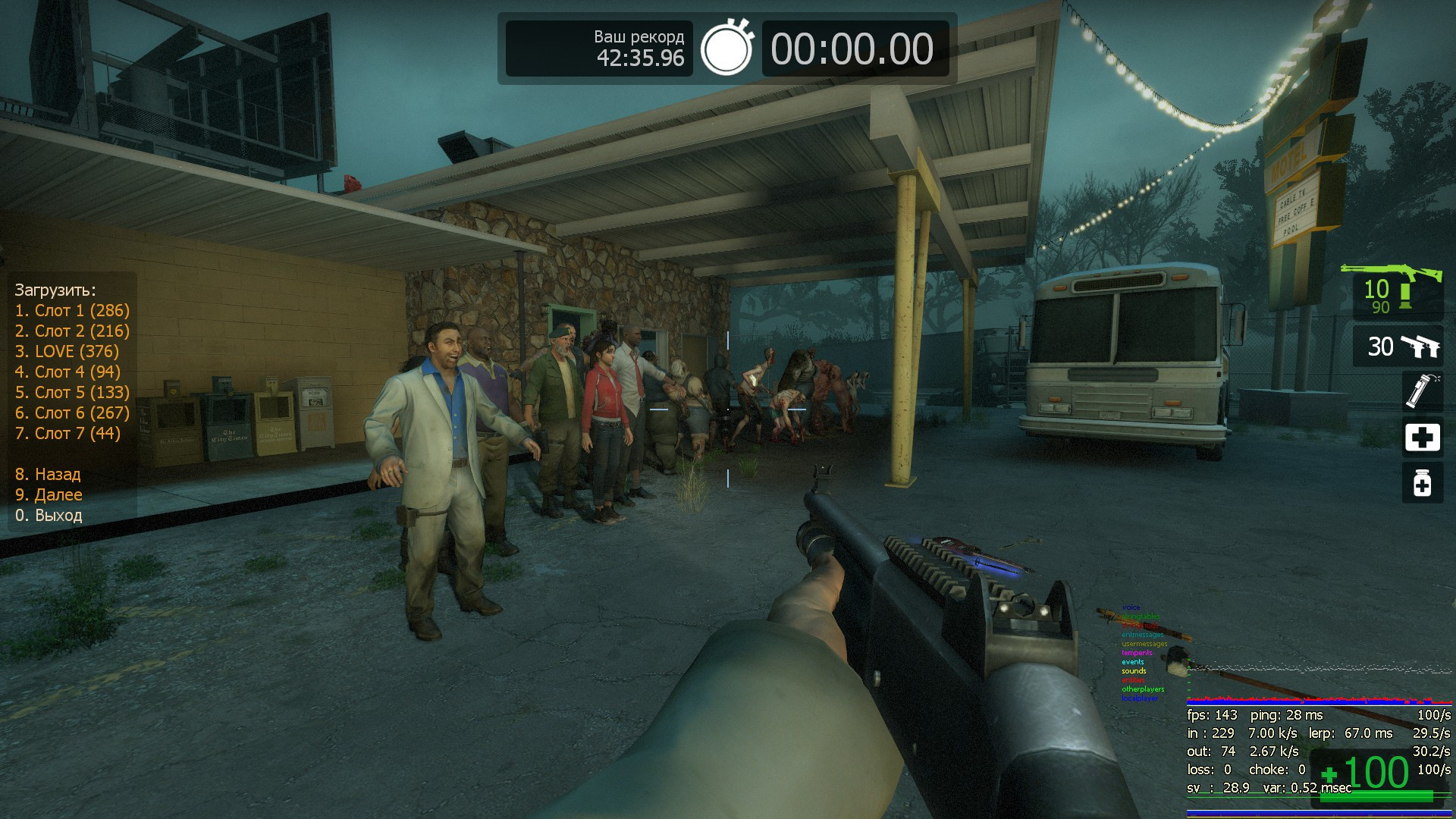Close the menu with Выход
Viewport: 1456px width, 819px height.
tap(49, 515)
